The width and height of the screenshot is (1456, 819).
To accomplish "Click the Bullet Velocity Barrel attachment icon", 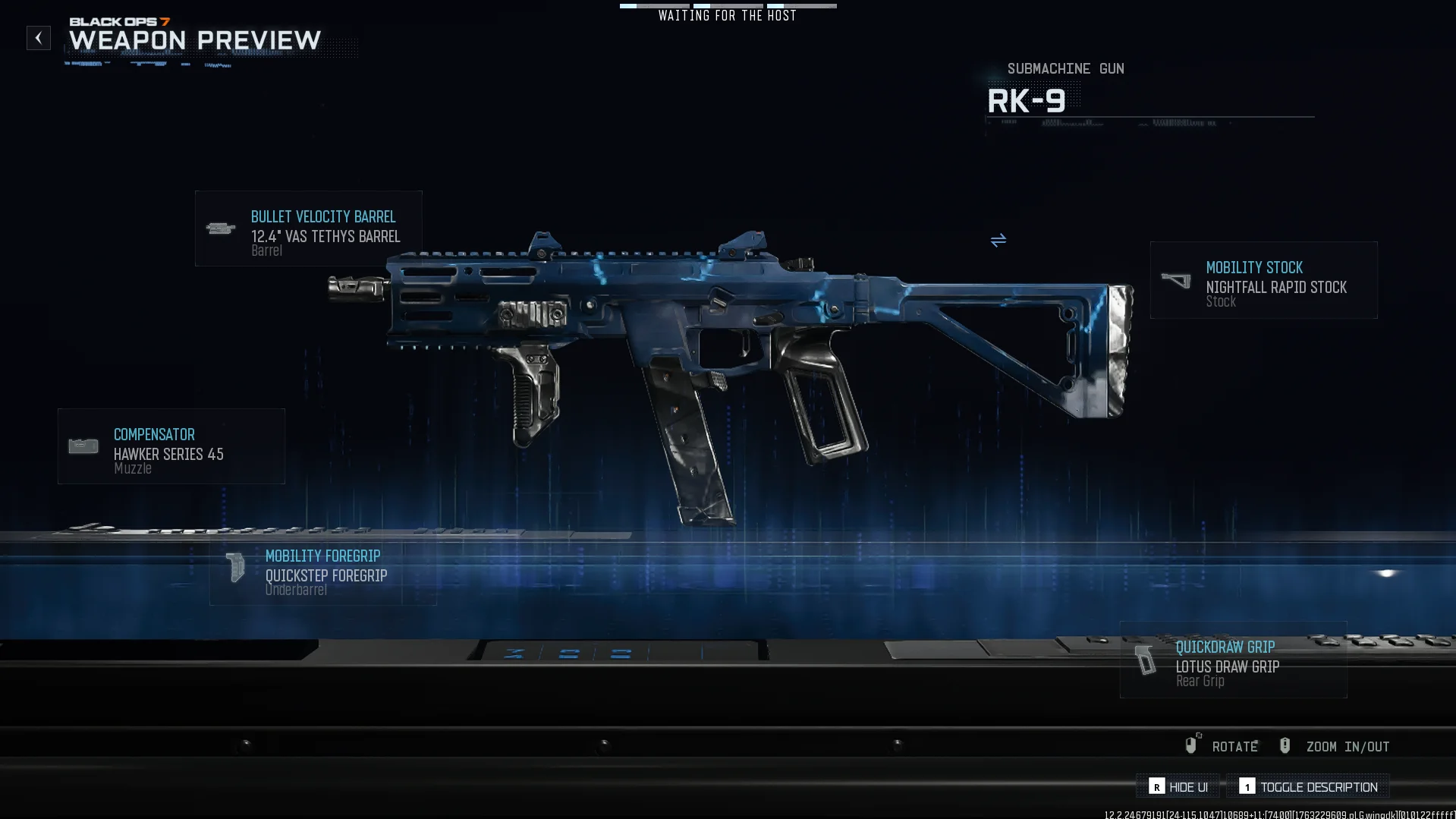I will 220,228.
